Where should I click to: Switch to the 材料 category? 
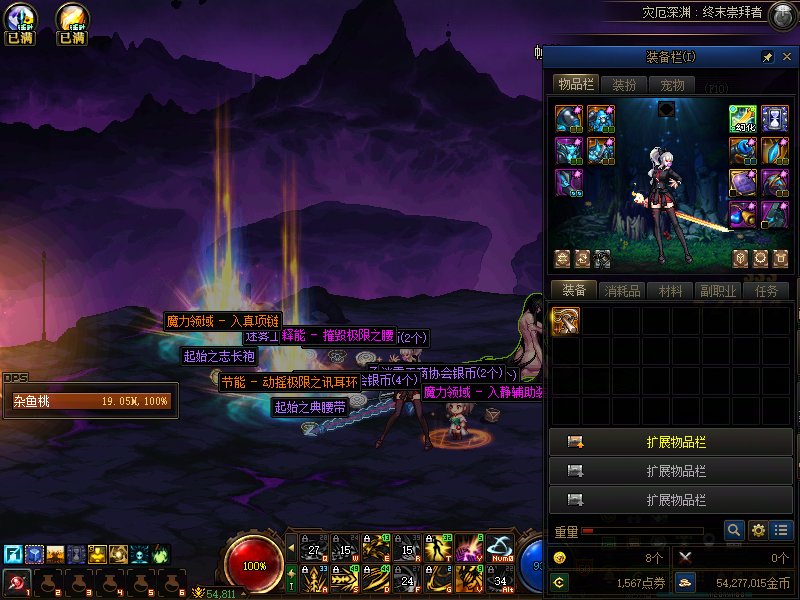670,291
